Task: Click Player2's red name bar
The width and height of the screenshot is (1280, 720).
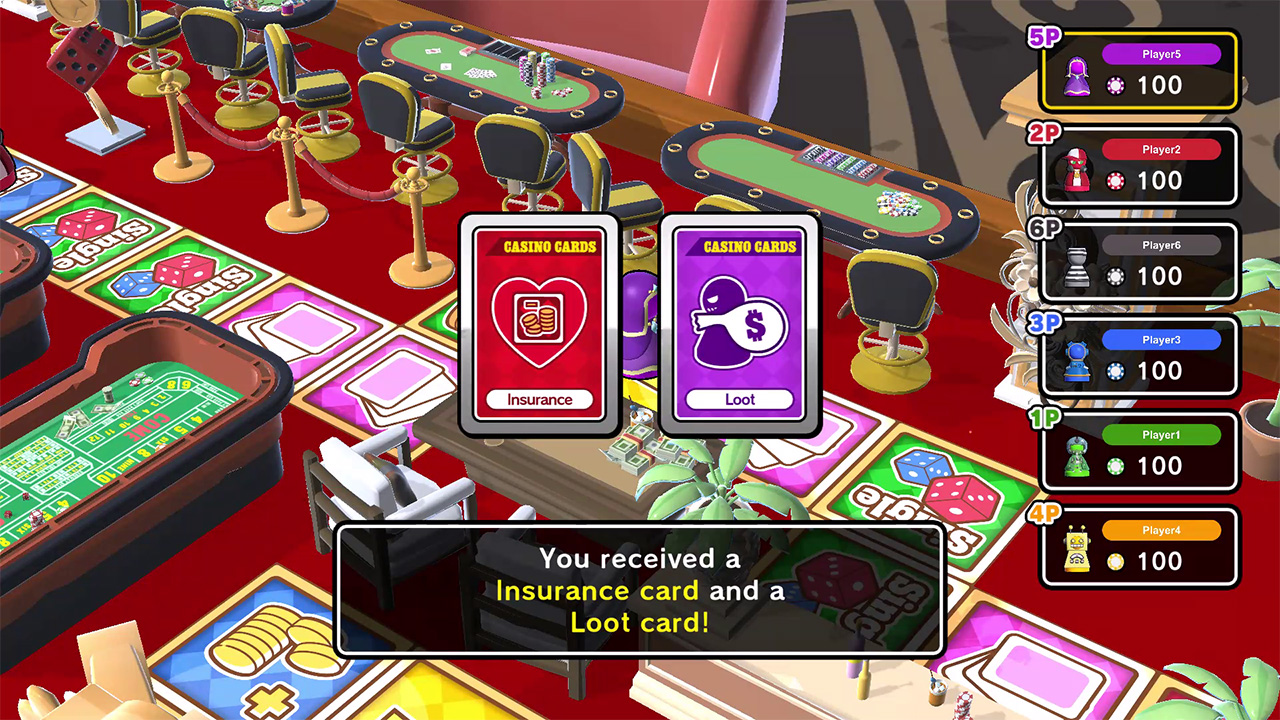Action: click(x=1163, y=150)
